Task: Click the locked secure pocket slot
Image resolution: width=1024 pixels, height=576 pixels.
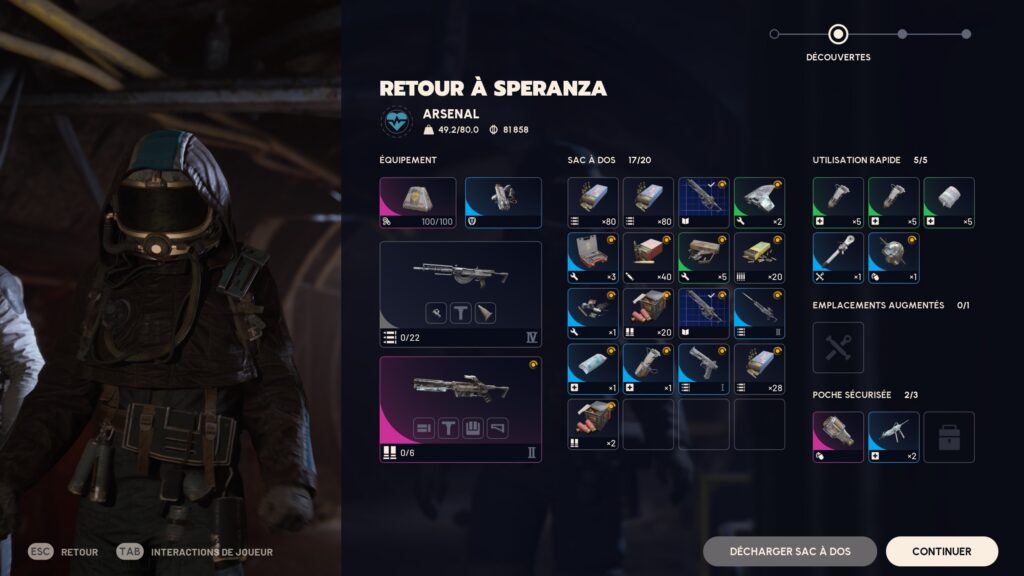Action: (x=949, y=437)
